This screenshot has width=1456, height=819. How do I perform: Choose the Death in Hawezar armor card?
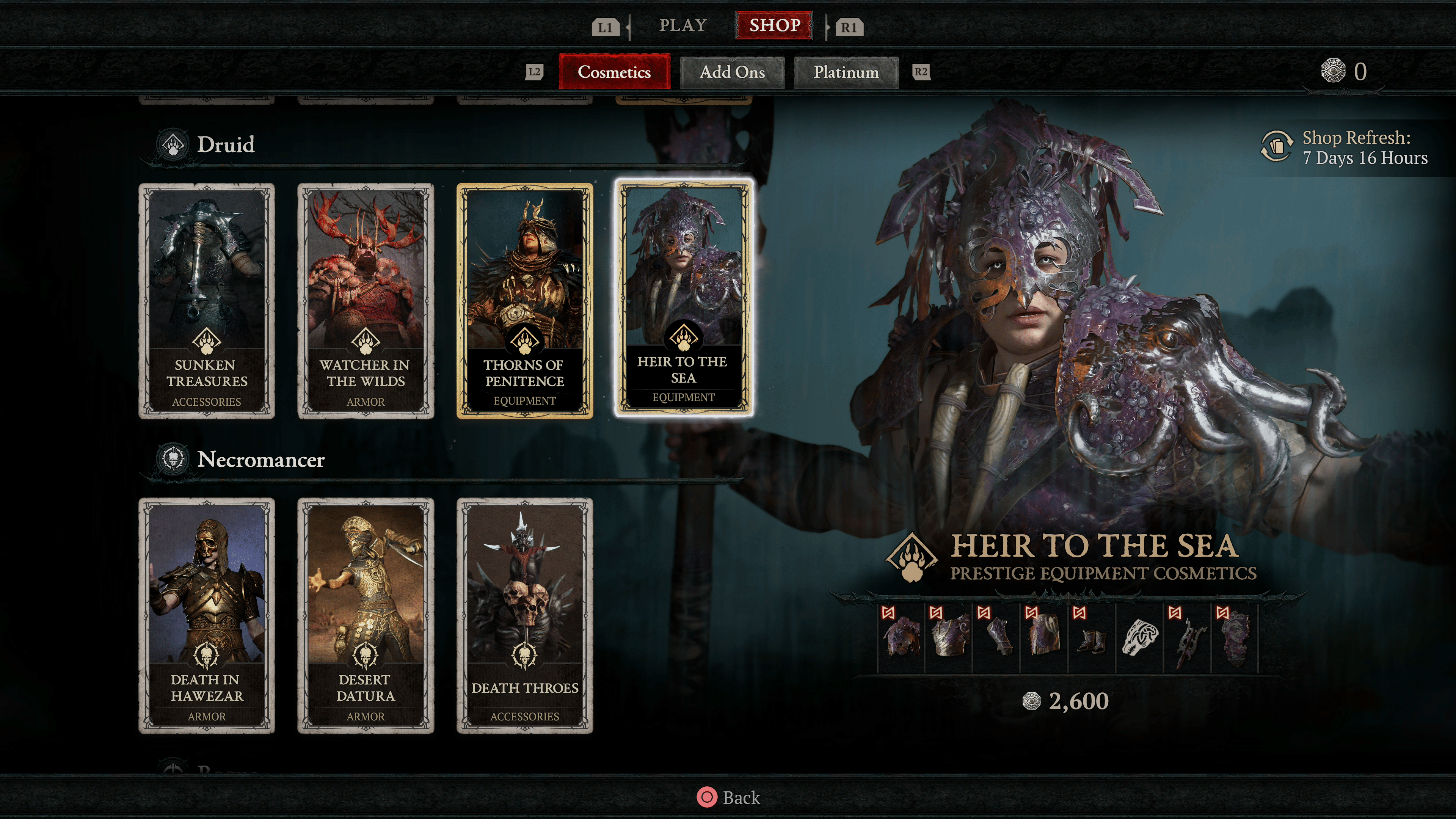[207, 615]
